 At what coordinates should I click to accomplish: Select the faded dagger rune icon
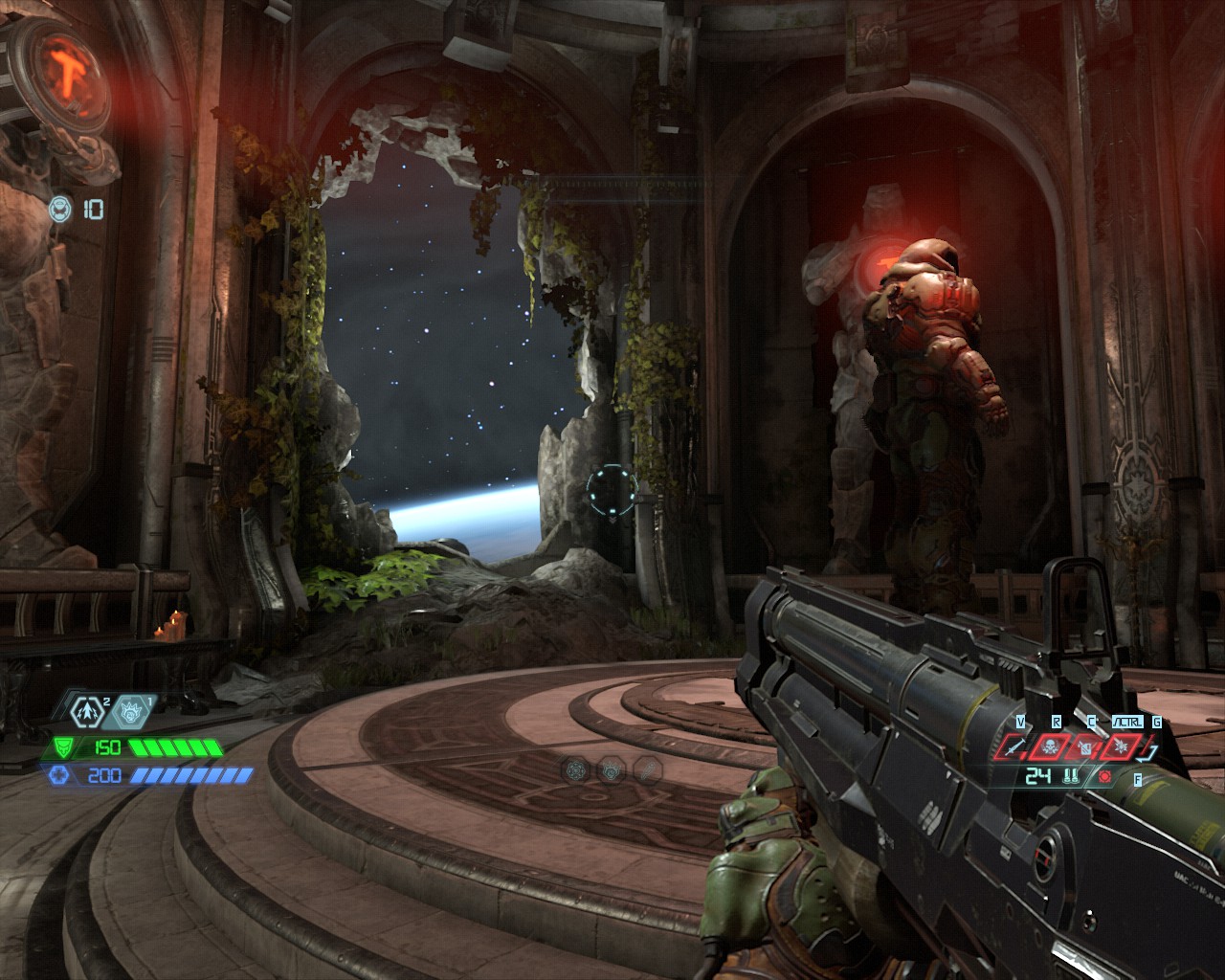(x=648, y=768)
